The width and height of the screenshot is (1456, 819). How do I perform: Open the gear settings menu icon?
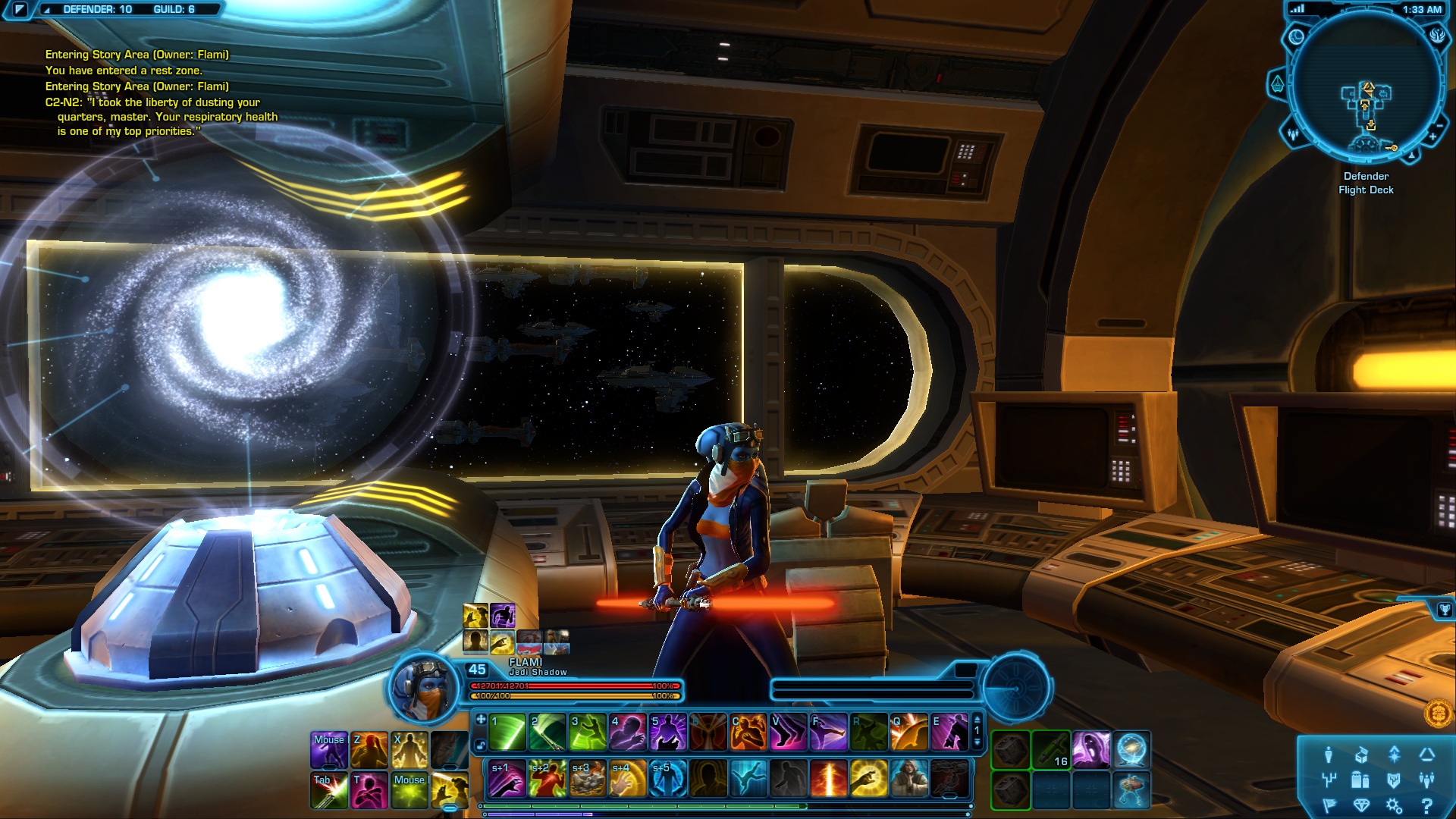[1394, 805]
